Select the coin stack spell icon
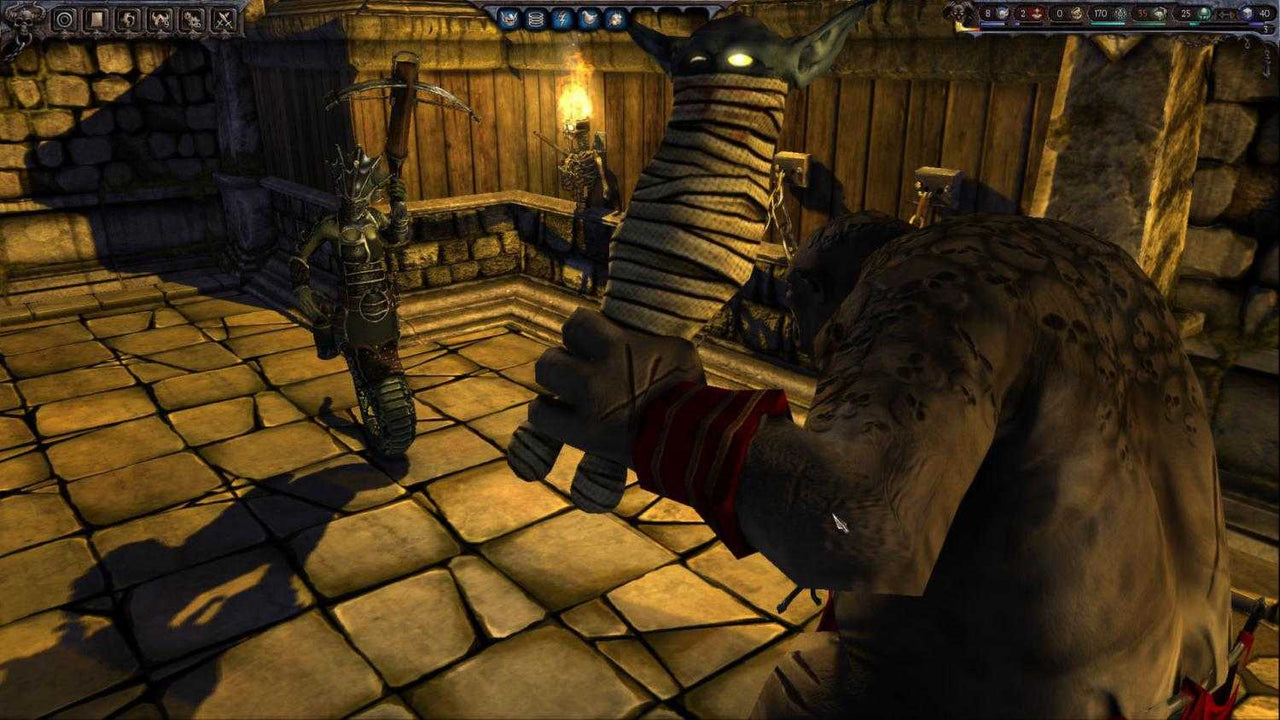The height and width of the screenshot is (720, 1280). [x=536, y=18]
